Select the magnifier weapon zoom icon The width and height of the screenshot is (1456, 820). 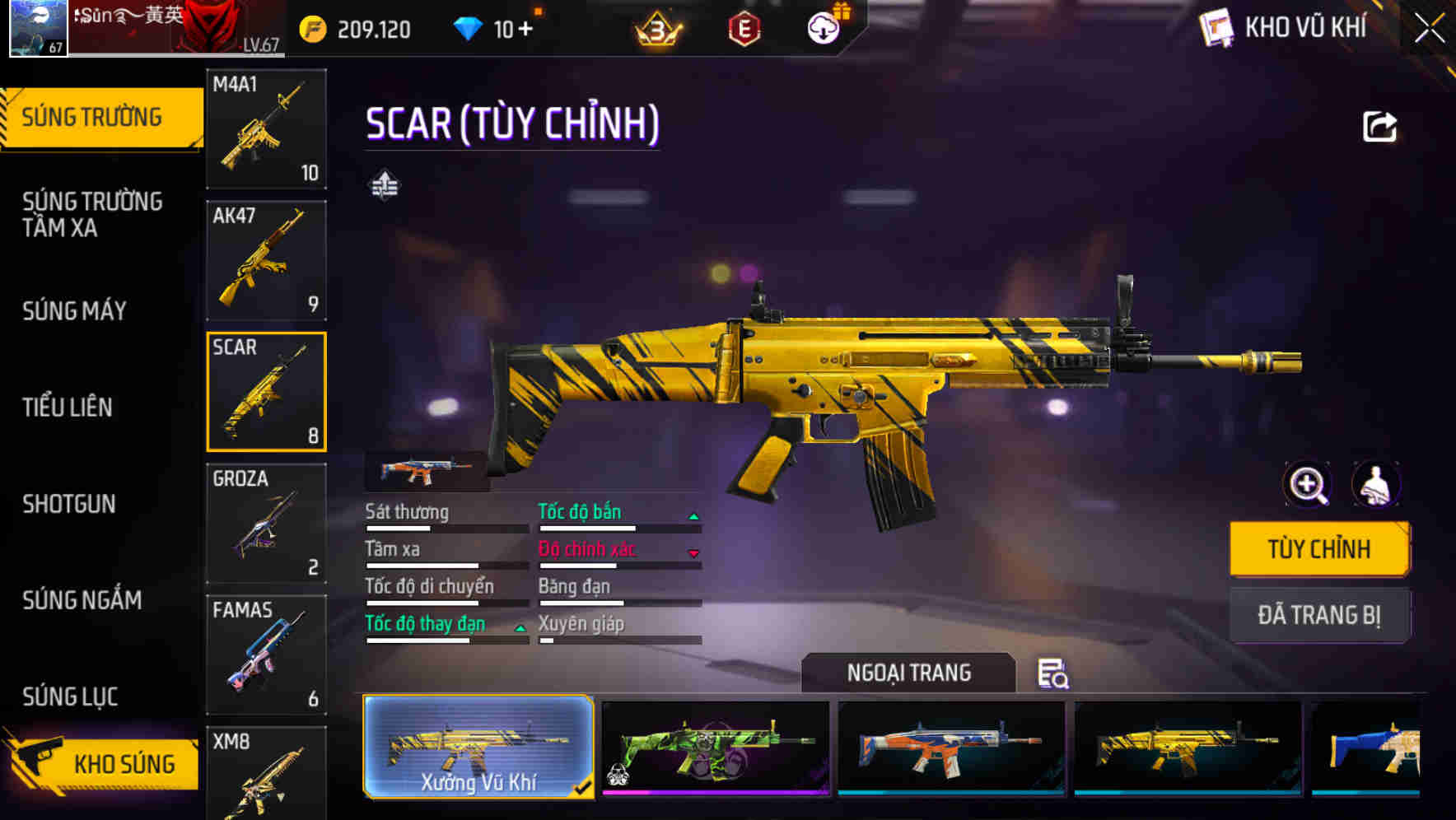point(1306,485)
